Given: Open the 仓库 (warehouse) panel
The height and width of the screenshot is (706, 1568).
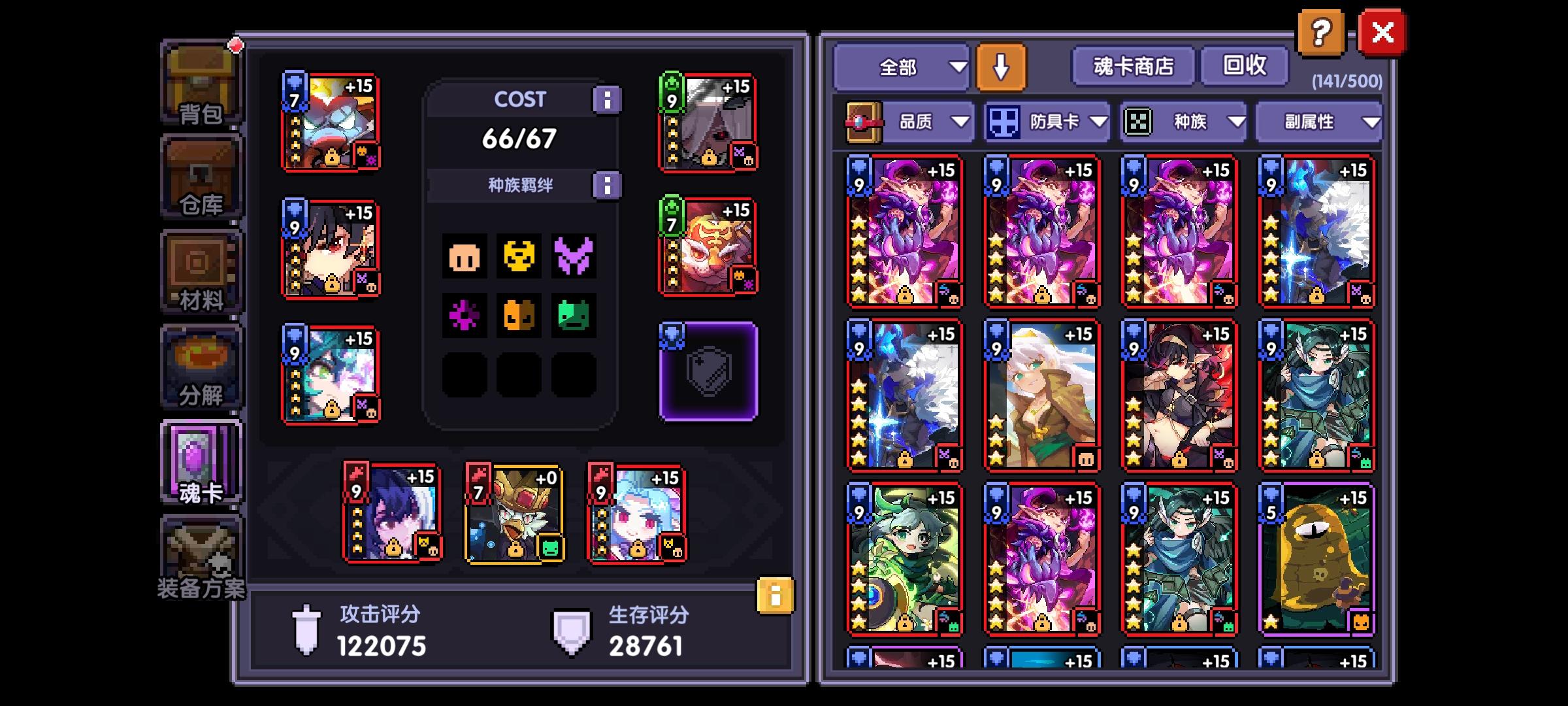Looking at the screenshot, I should point(201,173).
